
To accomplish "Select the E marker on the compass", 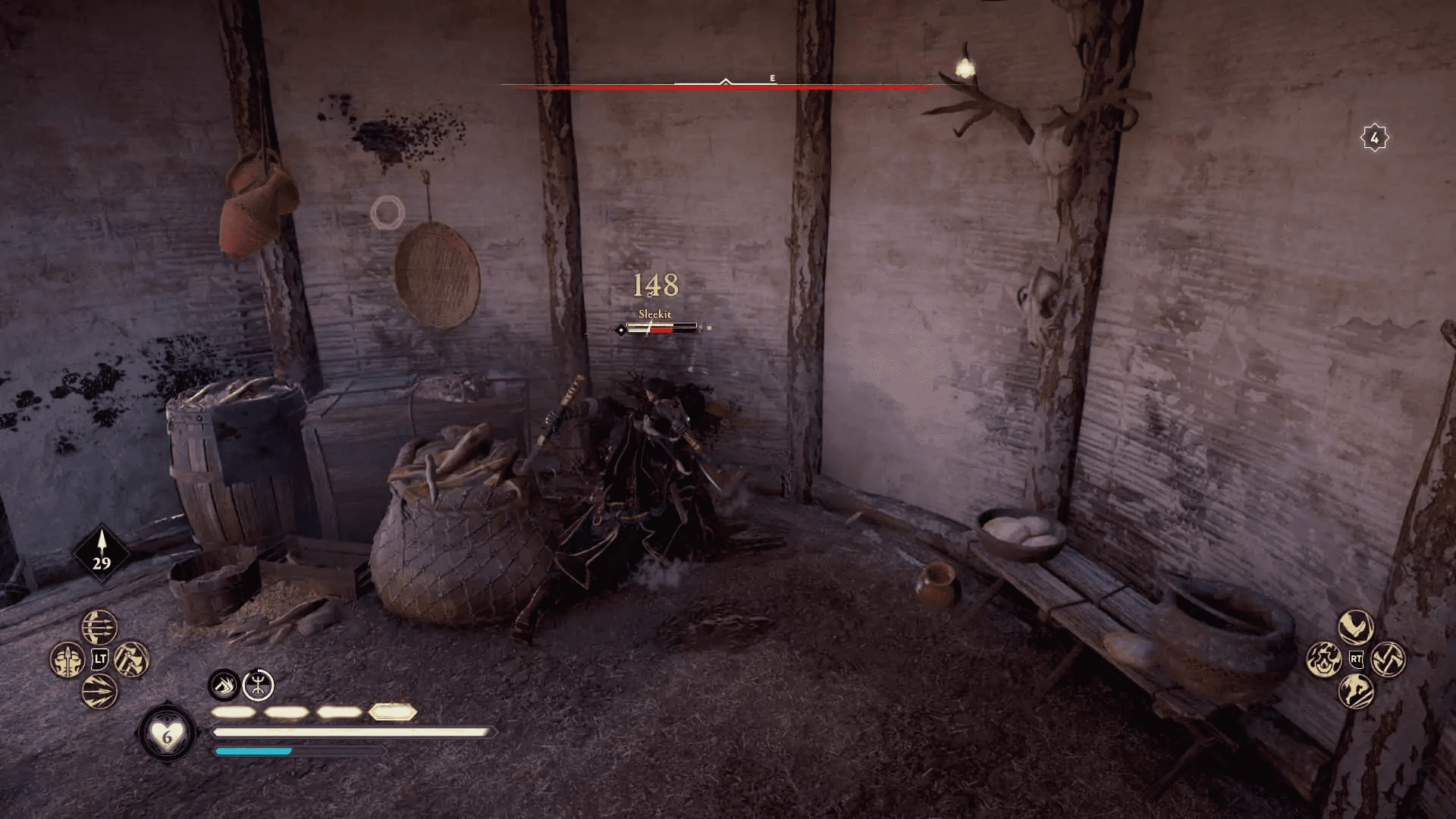I will pyautogui.click(x=771, y=77).
